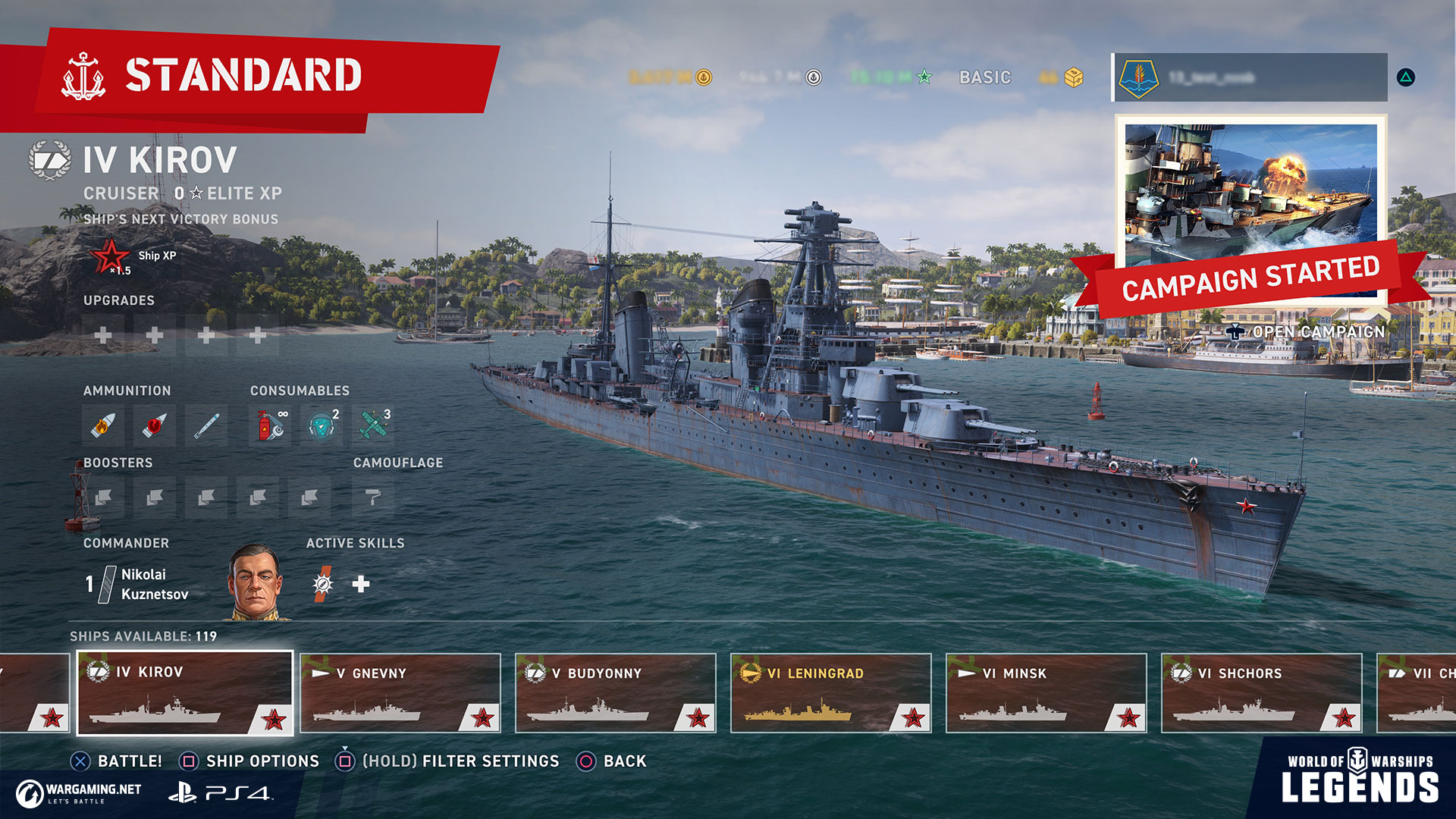Viewport: 1456px width, 819px height.
Task: Select the armor-piercing shell ammunition icon
Action: [155, 425]
